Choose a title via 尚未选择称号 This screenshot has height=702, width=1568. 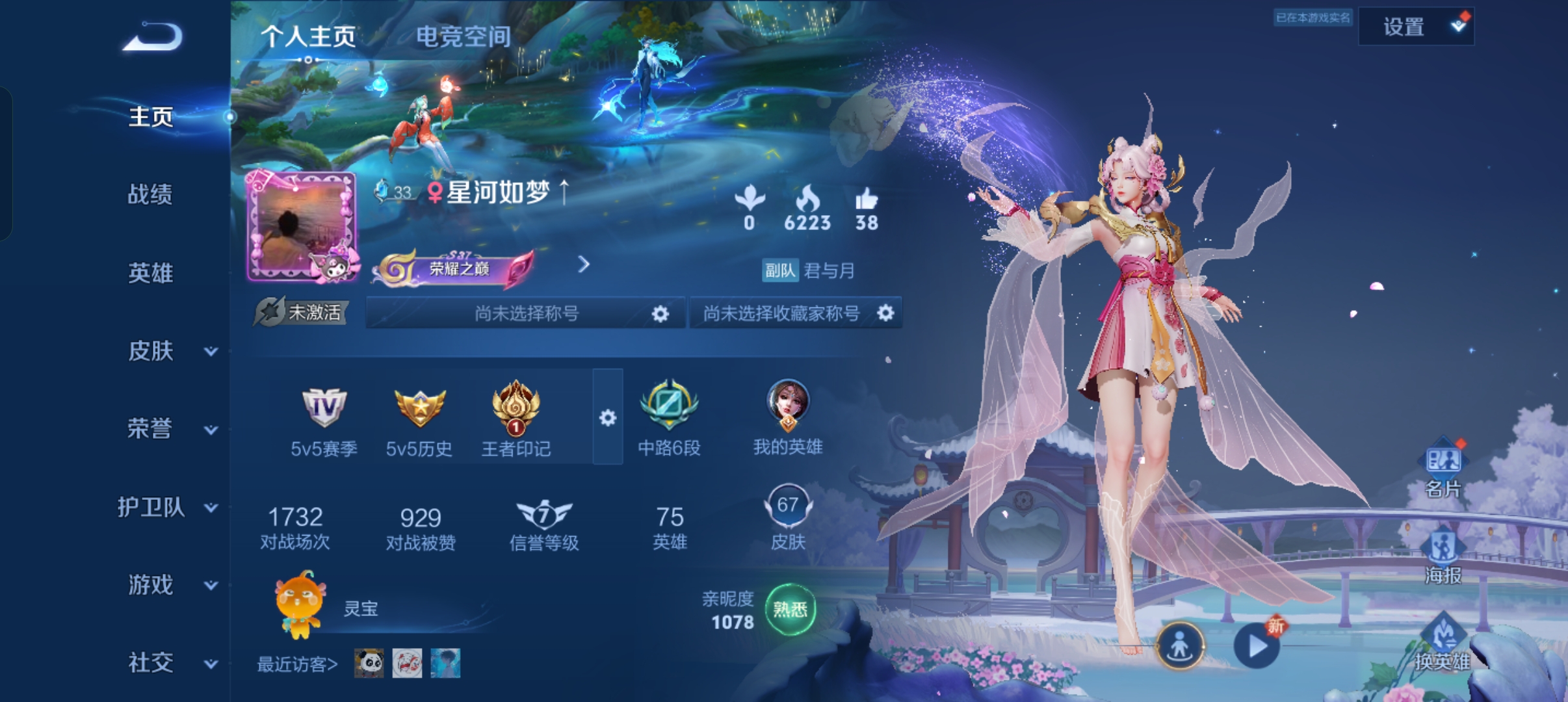pyautogui.click(x=525, y=314)
